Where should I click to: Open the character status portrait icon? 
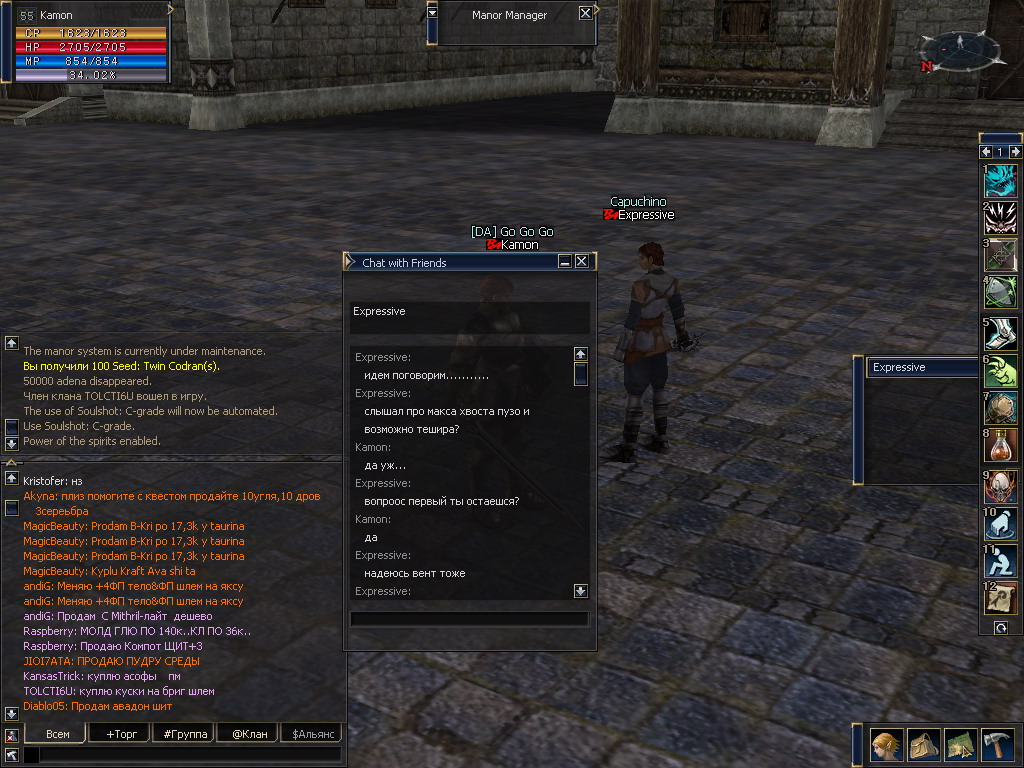pos(887,744)
